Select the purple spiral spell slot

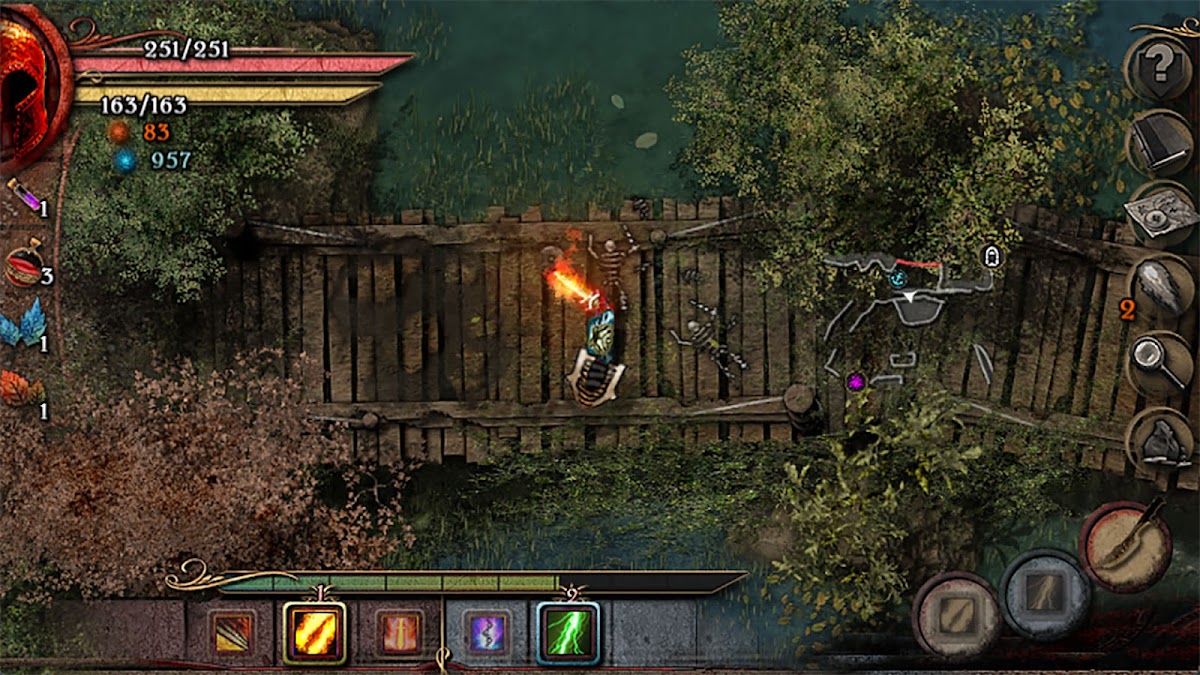487,632
